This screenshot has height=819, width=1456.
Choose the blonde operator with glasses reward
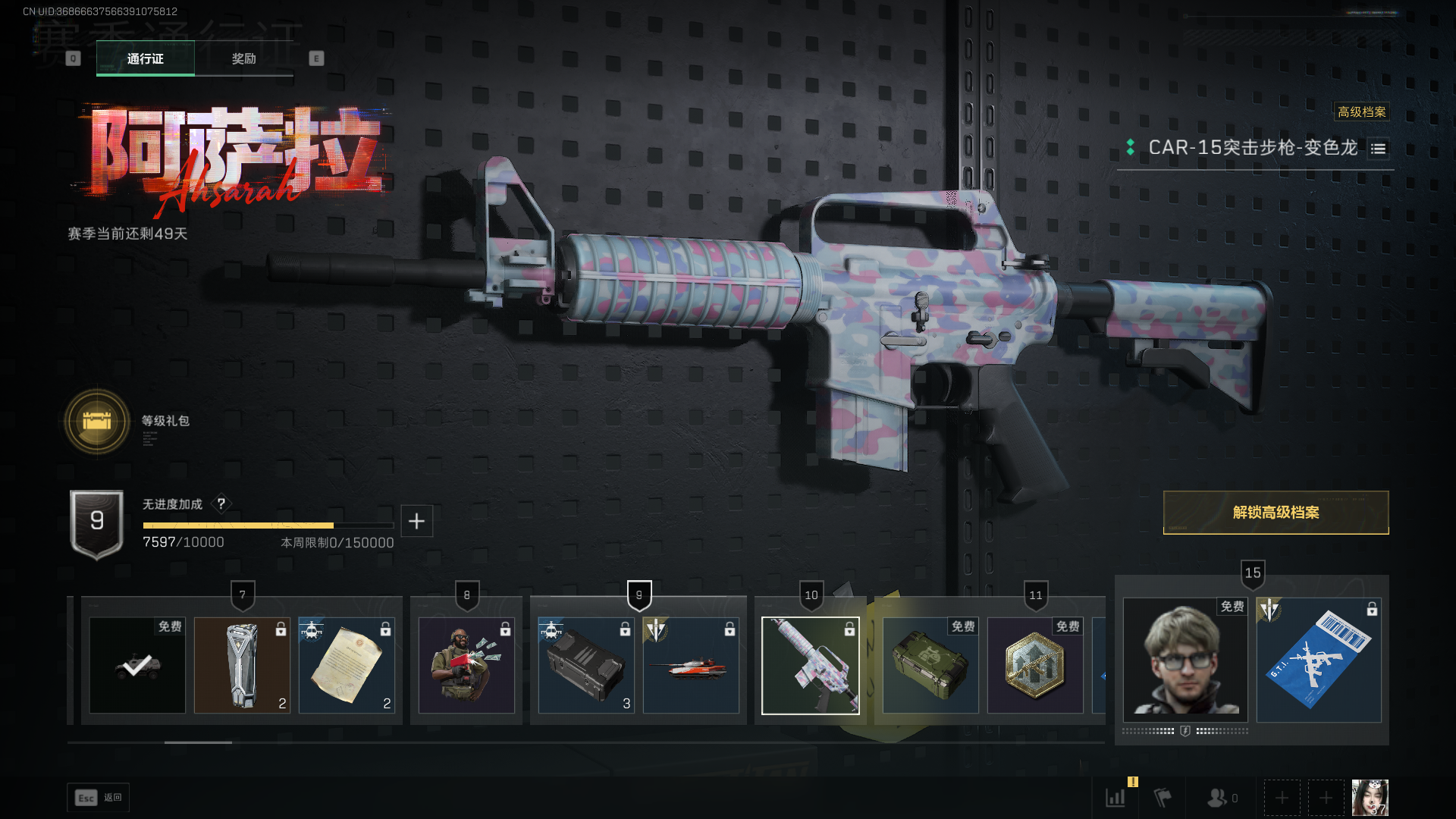pos(1185,660)
